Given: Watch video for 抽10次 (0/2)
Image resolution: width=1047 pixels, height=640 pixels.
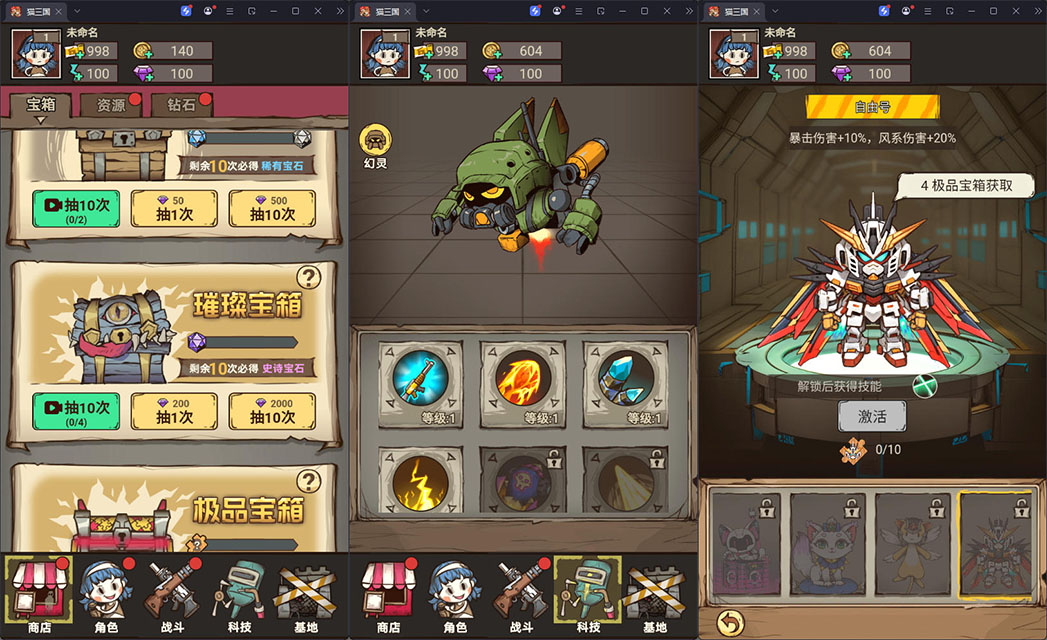Looking at the screenshot, I should click(76, 208).
